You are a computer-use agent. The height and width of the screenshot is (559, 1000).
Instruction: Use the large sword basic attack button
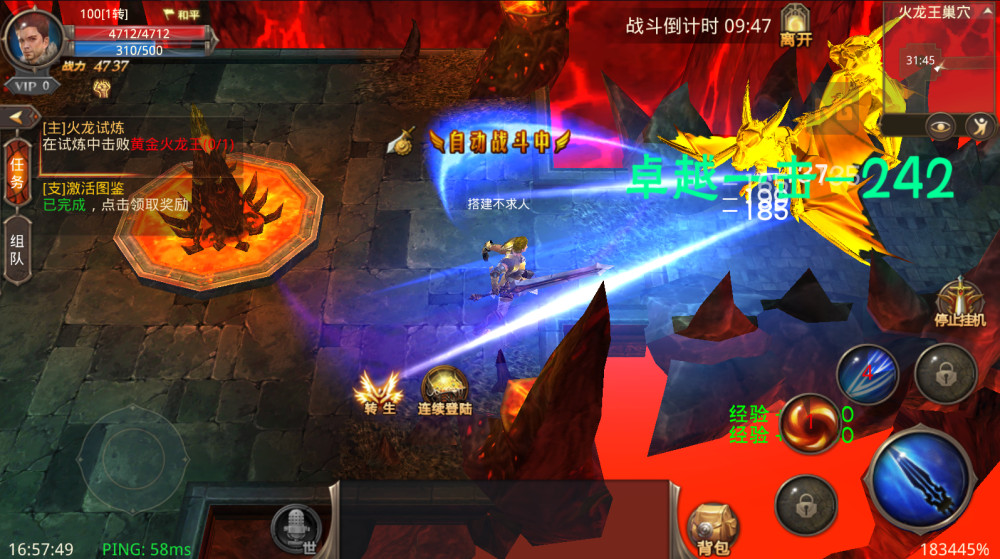[x=918, y=476]
